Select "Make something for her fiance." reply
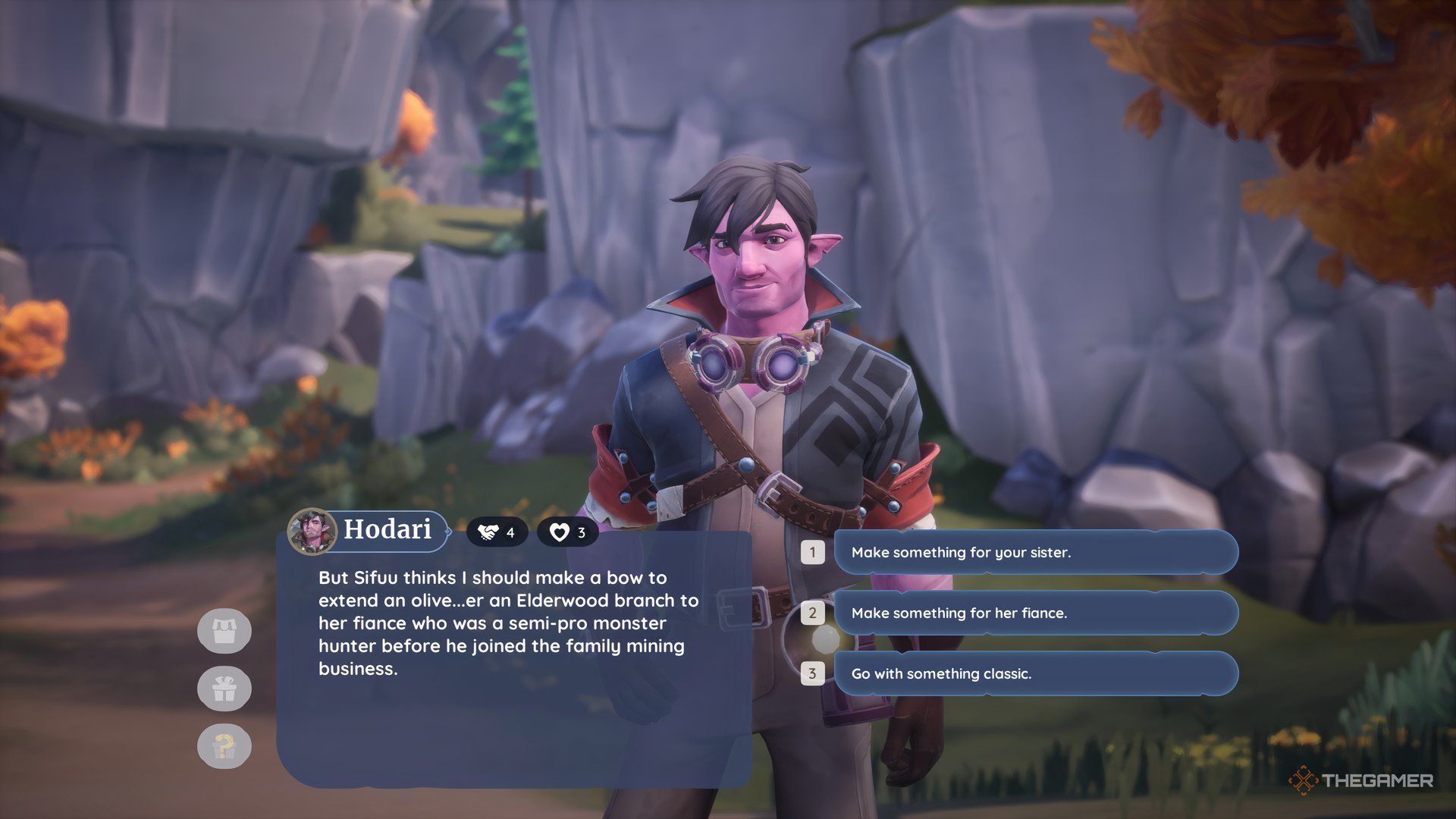1456x819 pixels. click(x=1035, y=613)
